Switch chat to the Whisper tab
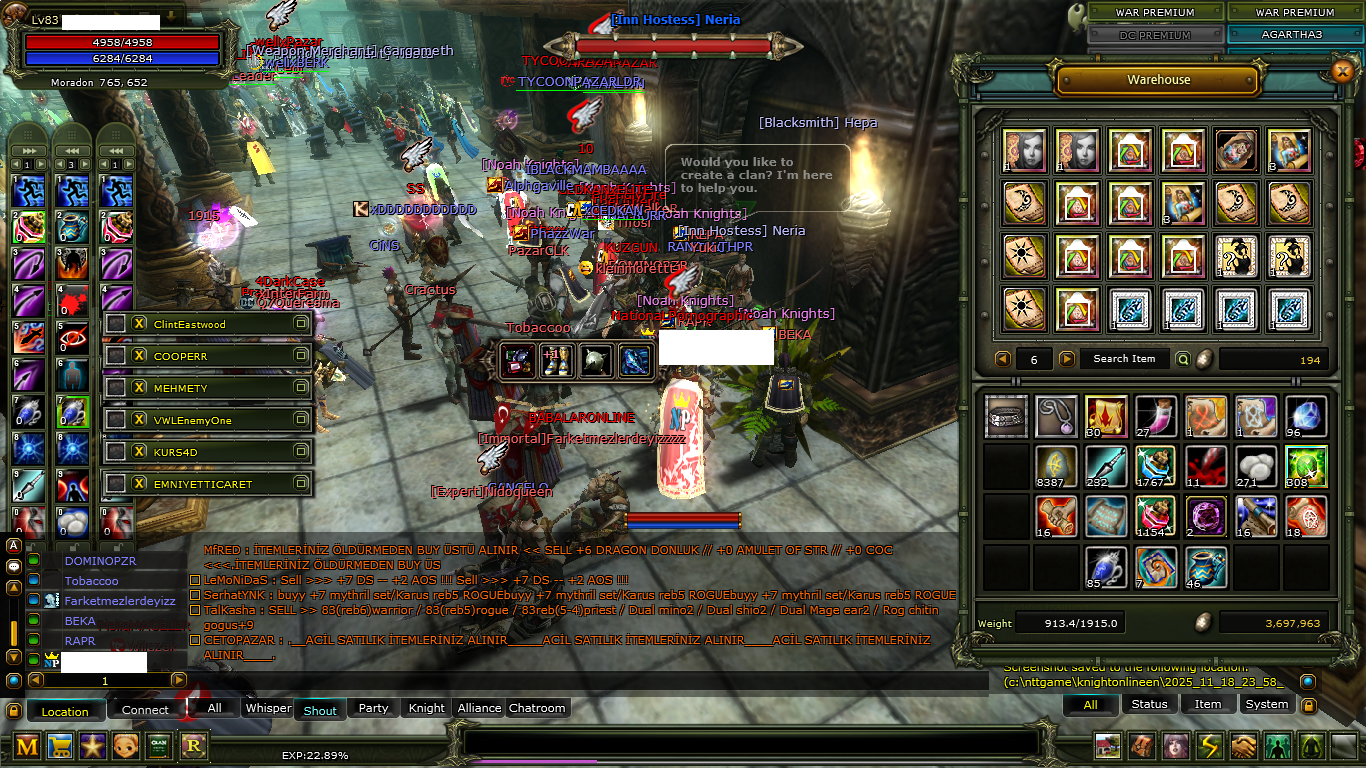This screenshot has width=1366, height=768. pyautogui.click(x=268, y=708)
